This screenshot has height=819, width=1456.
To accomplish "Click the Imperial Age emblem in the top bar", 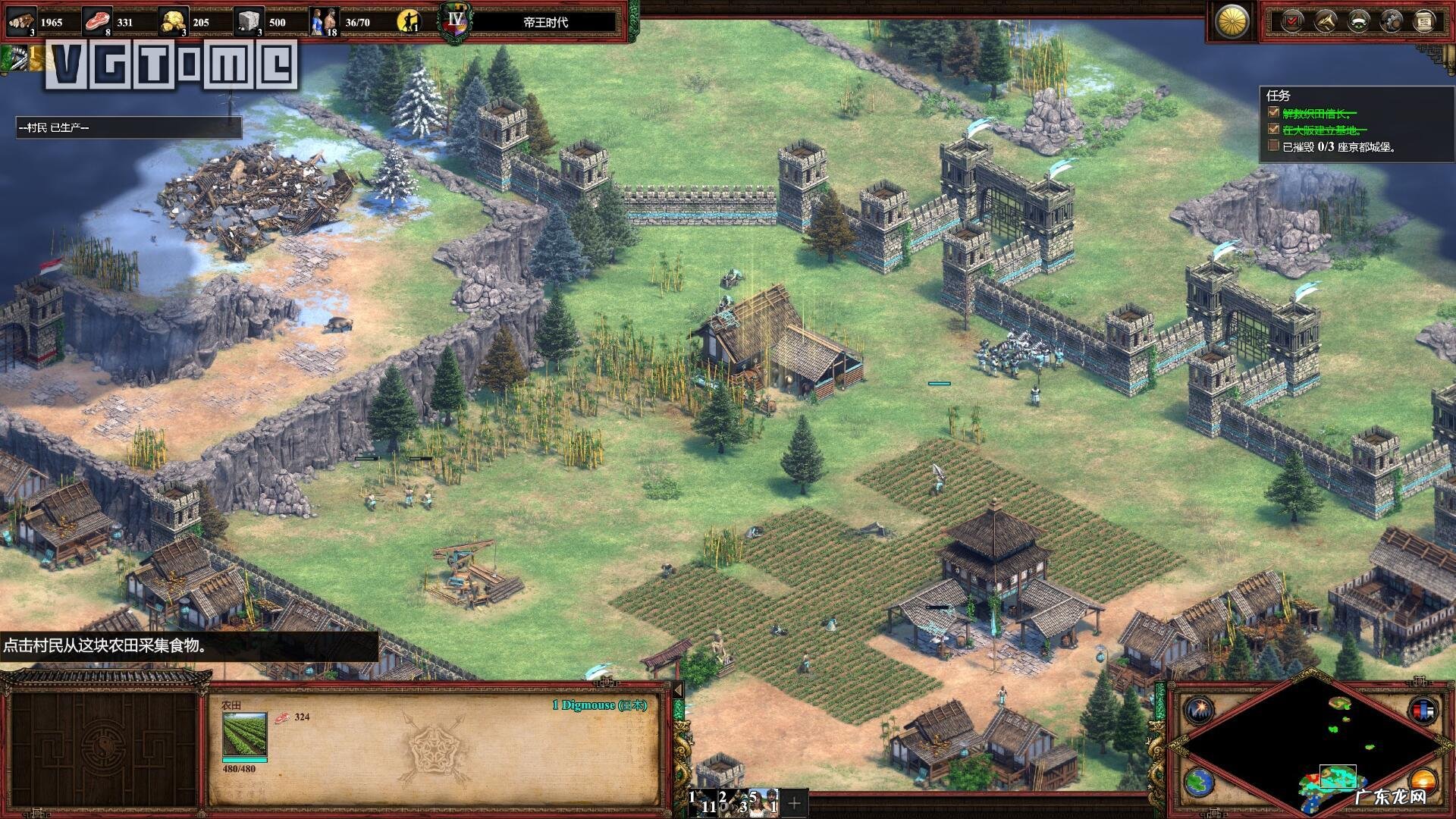I will click(x=454, y=20).
